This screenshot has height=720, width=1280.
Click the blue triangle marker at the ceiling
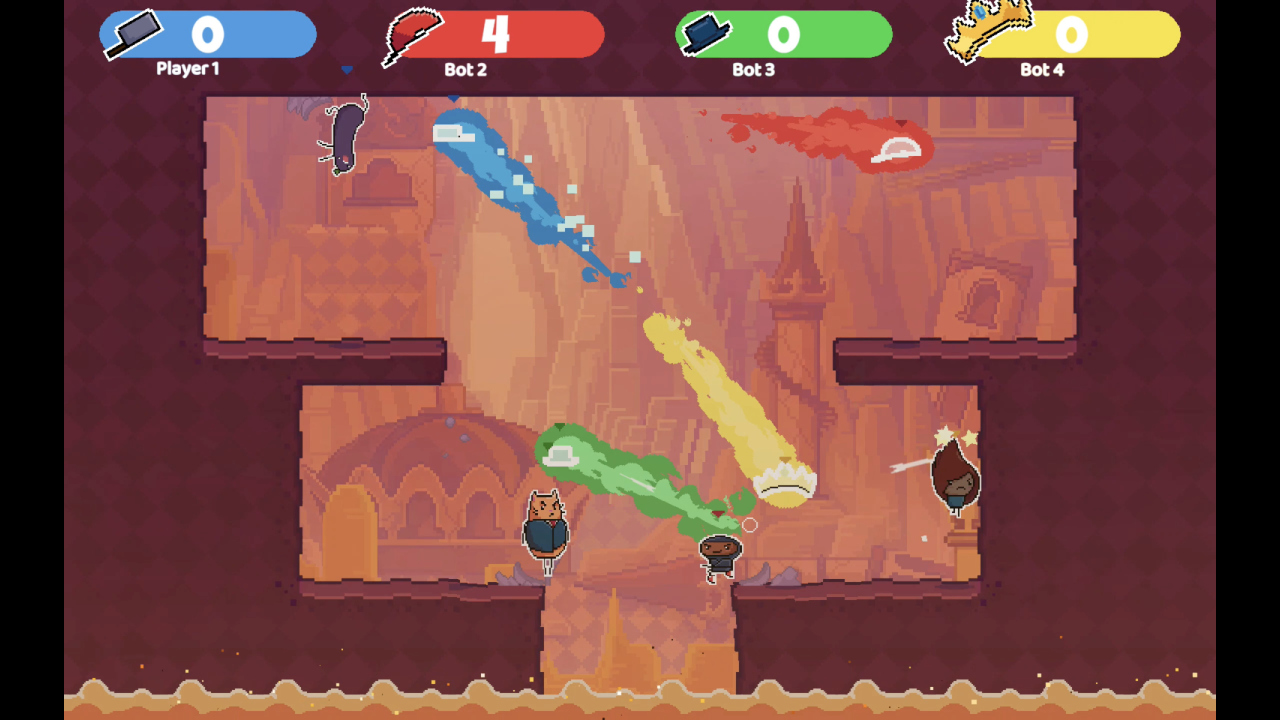(453, 99)
